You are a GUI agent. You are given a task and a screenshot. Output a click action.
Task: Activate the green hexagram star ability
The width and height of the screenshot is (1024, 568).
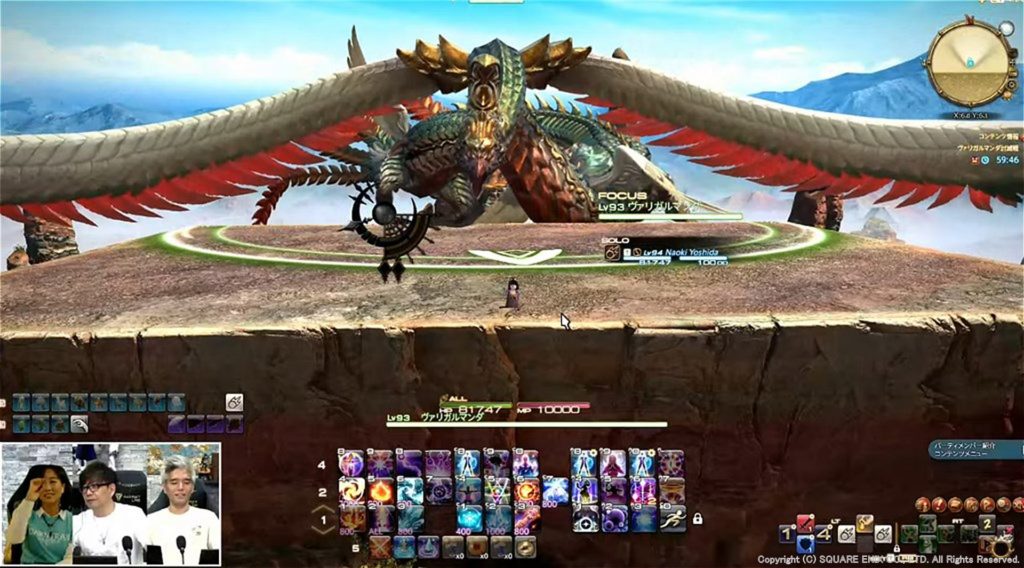pos(497,490)
